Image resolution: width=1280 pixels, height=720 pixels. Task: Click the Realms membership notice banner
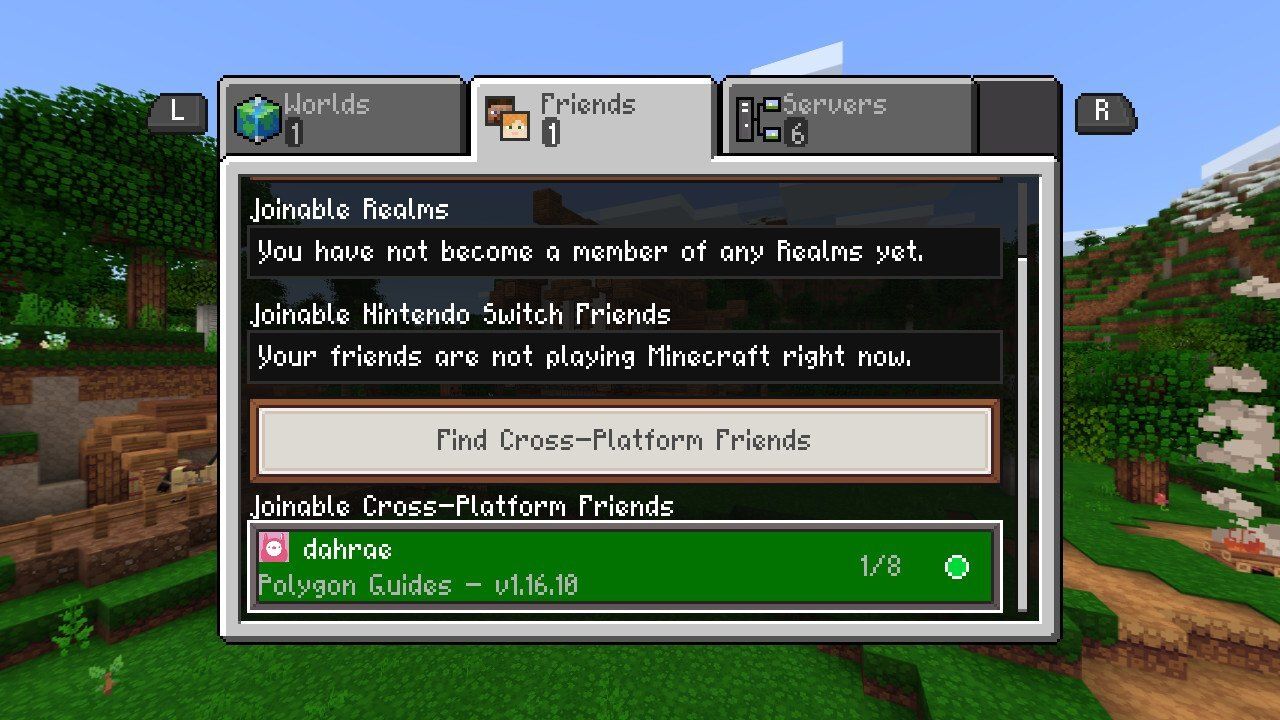[x=623, y=252]
